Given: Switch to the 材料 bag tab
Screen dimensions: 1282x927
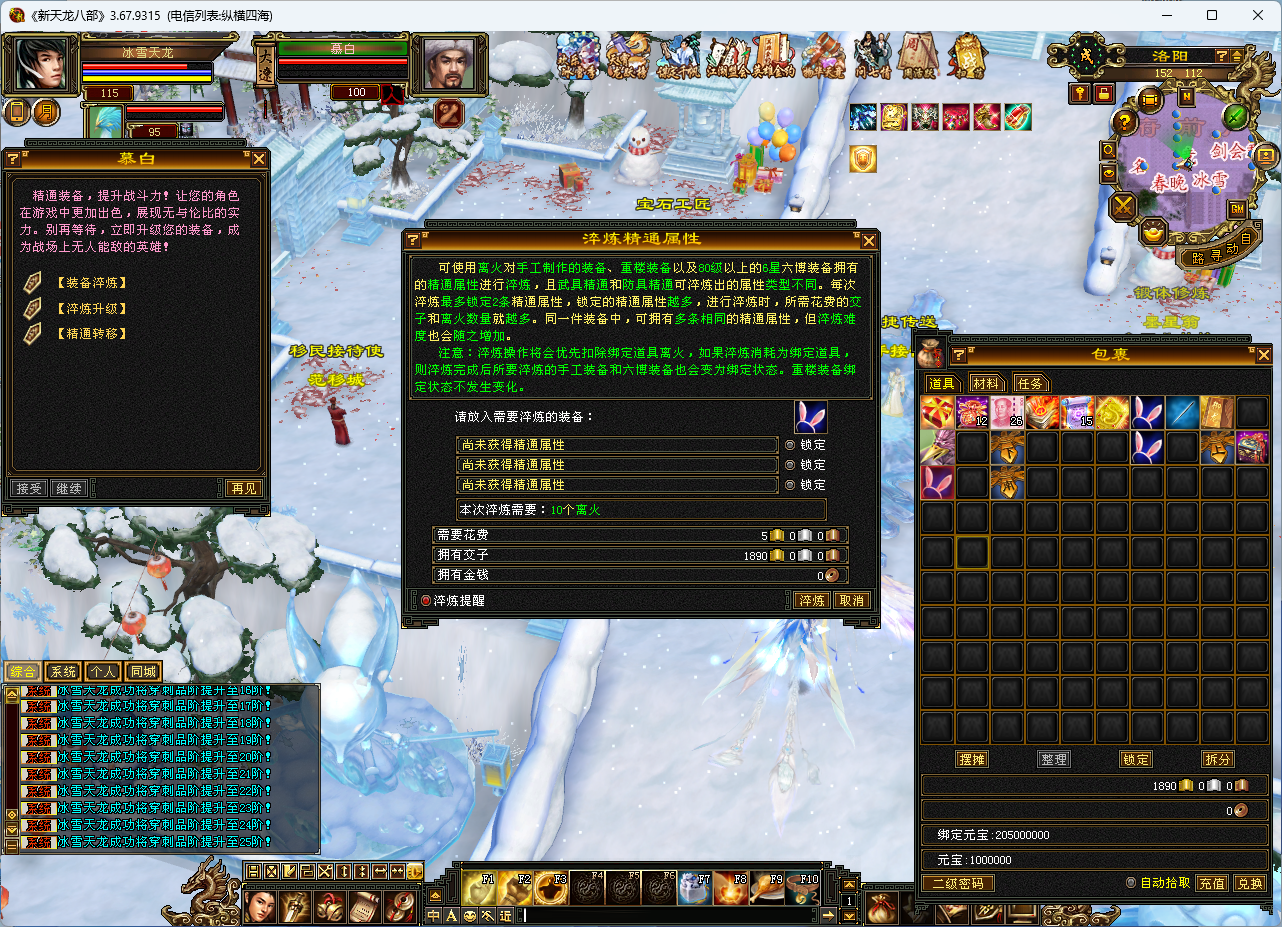Looking at the screenshot, I should [986, 383].
